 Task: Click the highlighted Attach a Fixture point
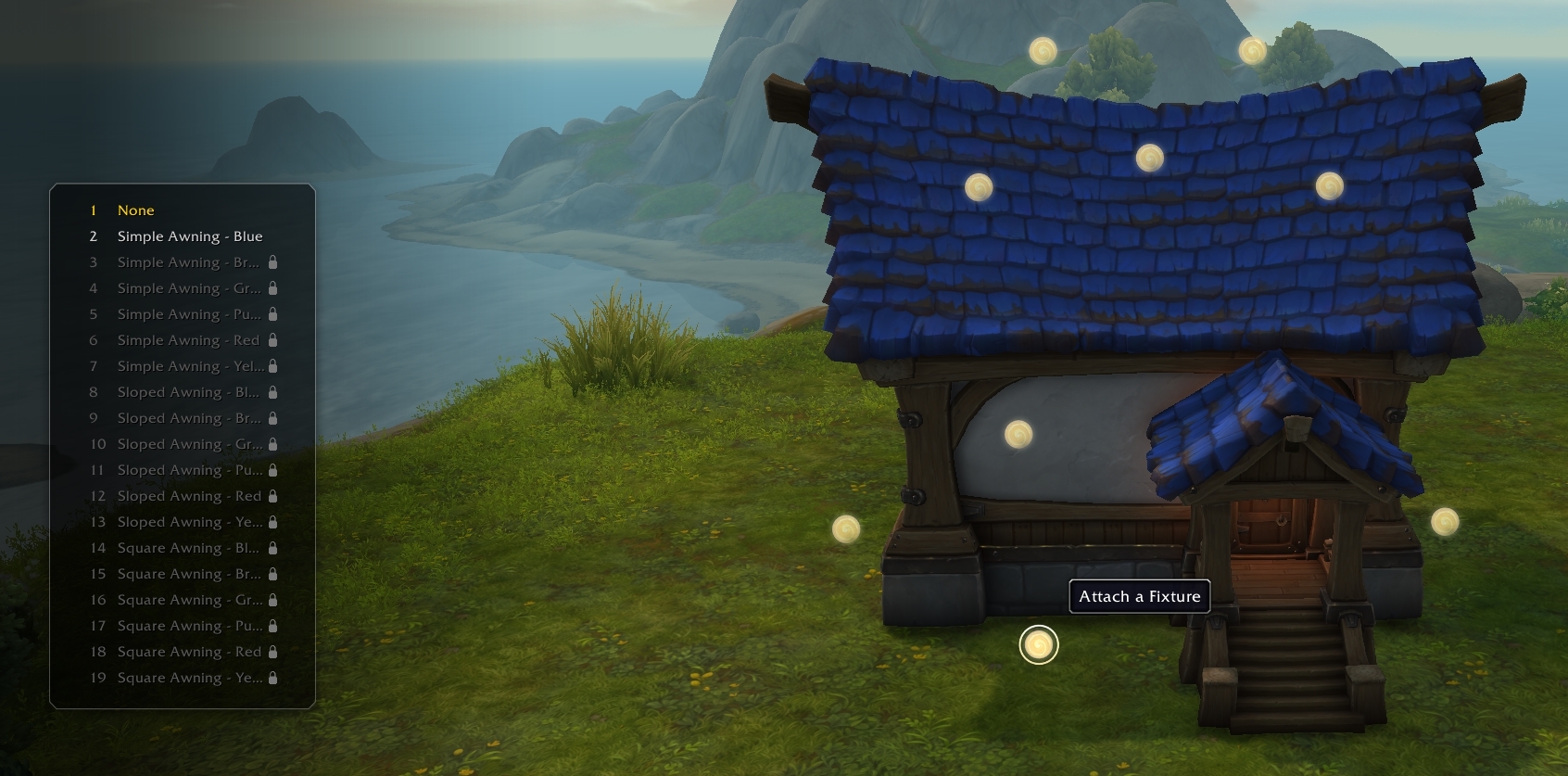pos(1038,644)
